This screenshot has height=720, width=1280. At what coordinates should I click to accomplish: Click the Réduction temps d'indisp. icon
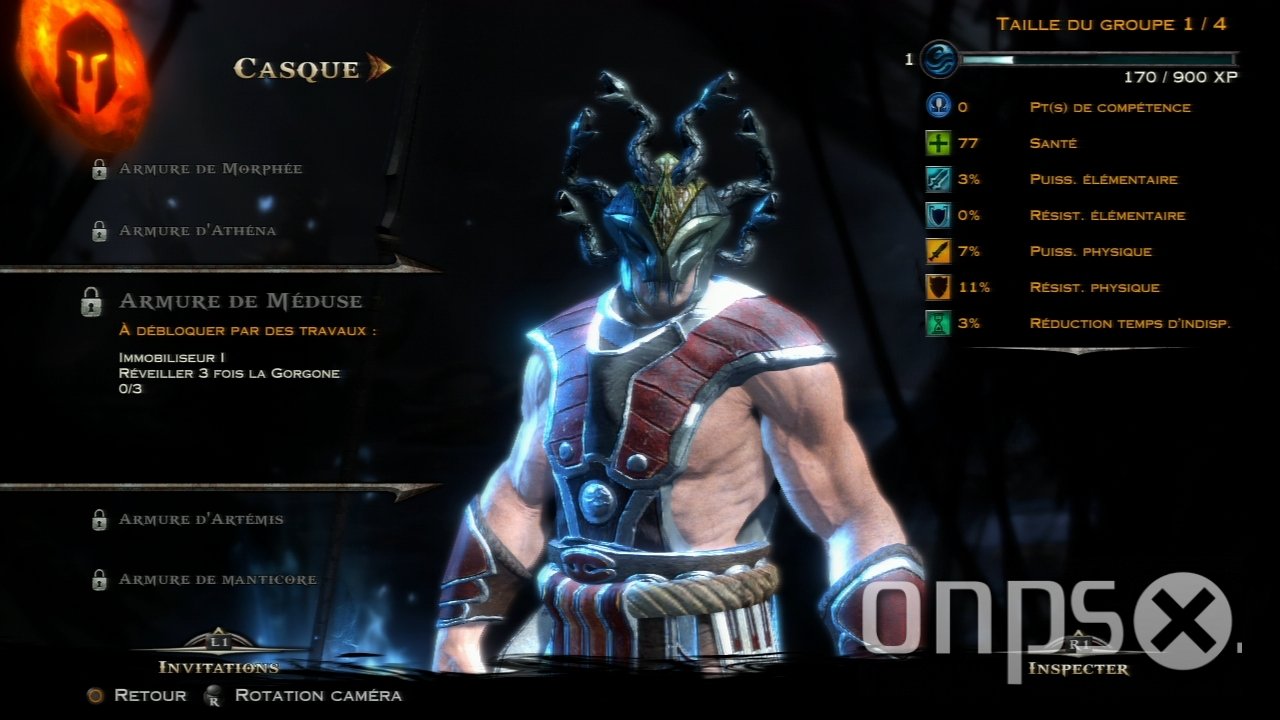point(938,323)
